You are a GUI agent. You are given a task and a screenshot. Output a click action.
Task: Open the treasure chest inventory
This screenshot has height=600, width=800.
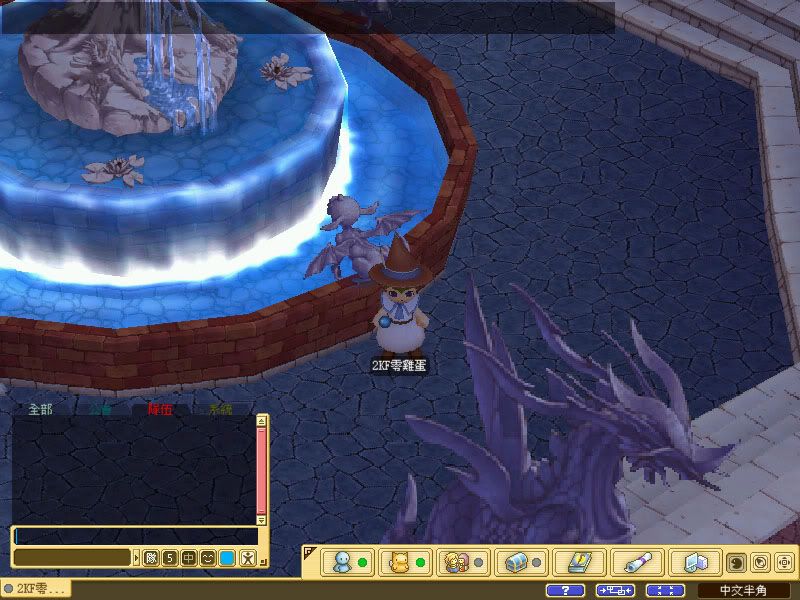click(x=516, y=562)
